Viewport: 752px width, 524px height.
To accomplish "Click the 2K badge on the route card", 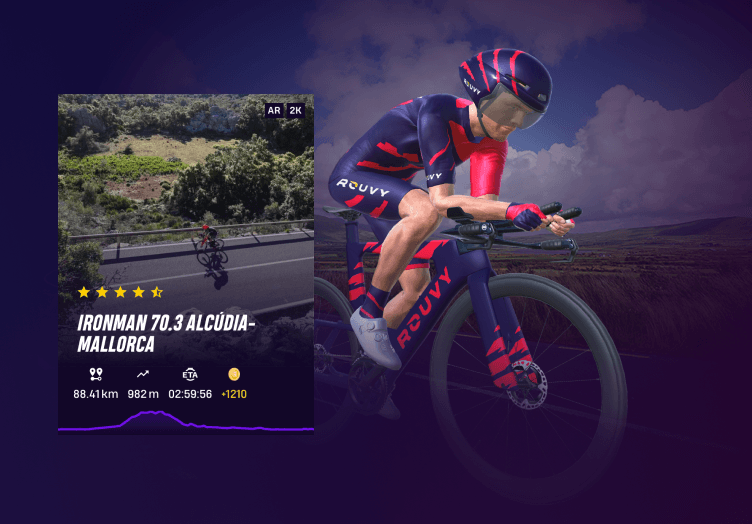I will 296,110.
